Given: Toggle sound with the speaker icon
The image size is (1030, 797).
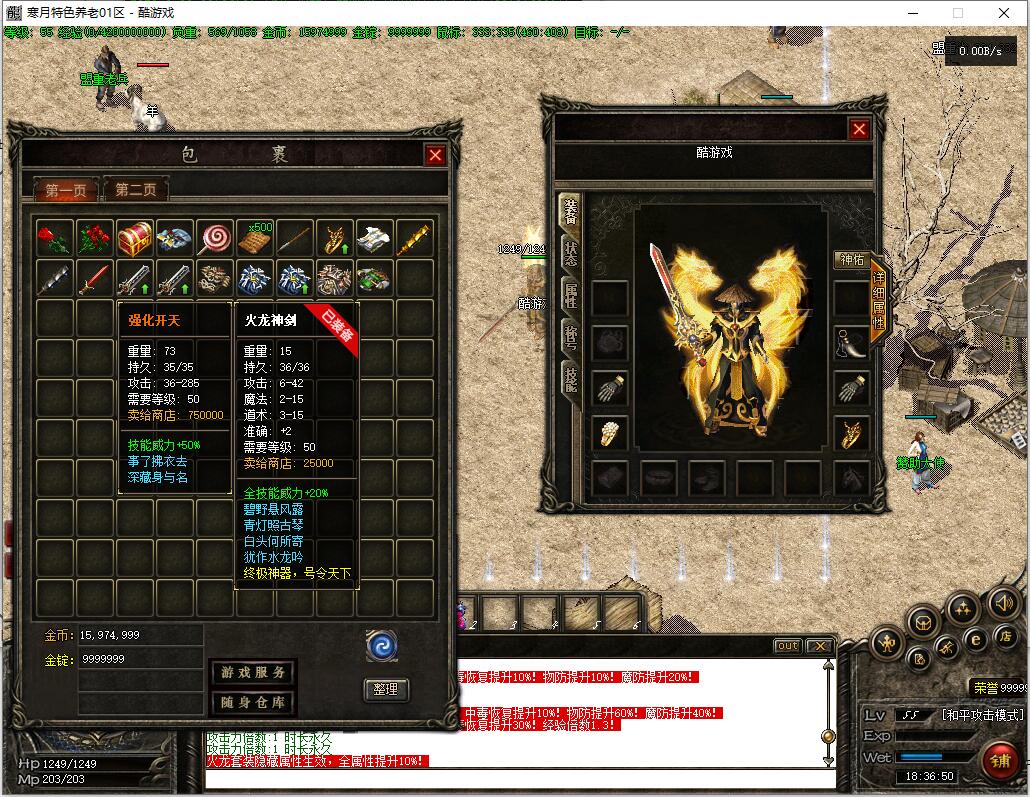Looking at the screenshot, I should (x=1003, y=603).
